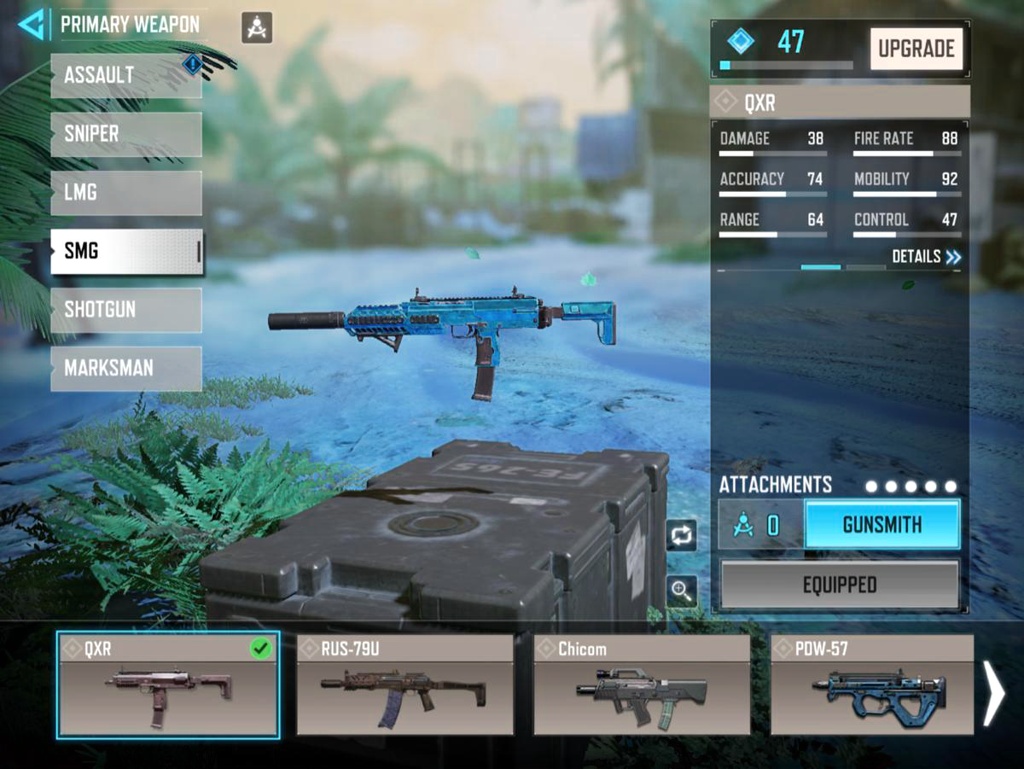Click the Upgrade button
The width and height of the screenshot is (1024, 769).
[x=916, y=48]
